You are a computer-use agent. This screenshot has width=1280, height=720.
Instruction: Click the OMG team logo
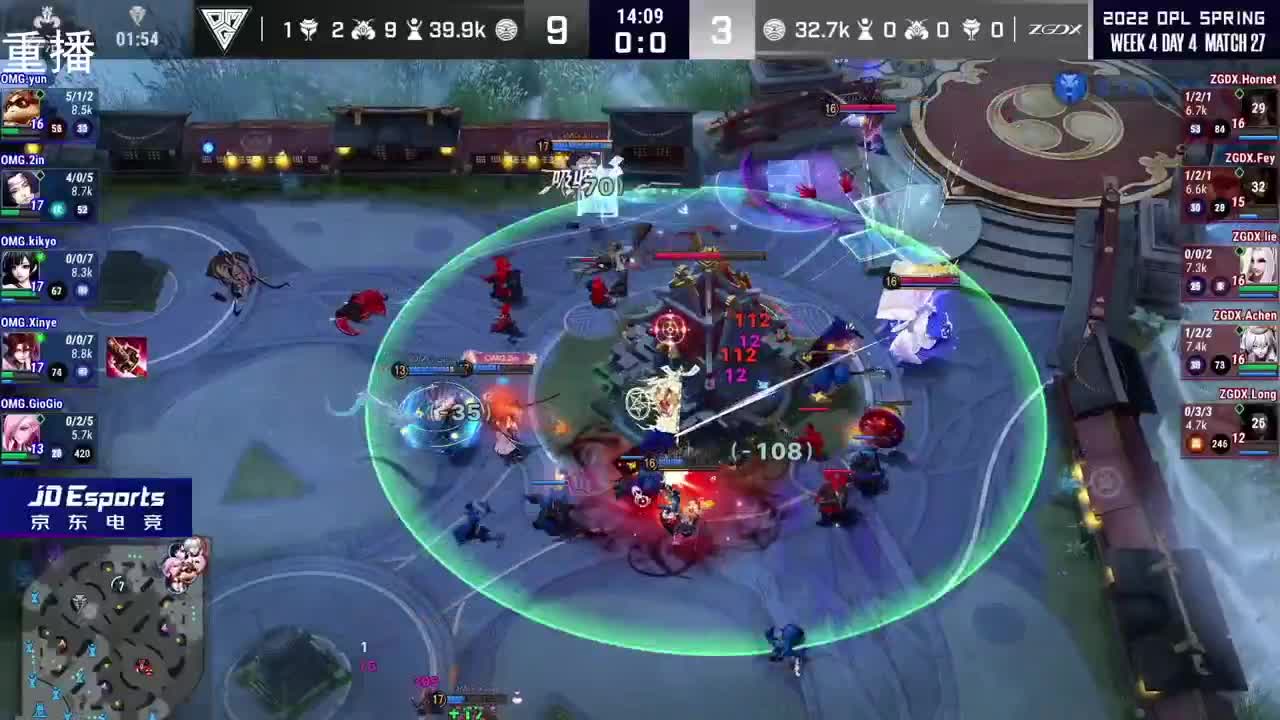point(225,26)
